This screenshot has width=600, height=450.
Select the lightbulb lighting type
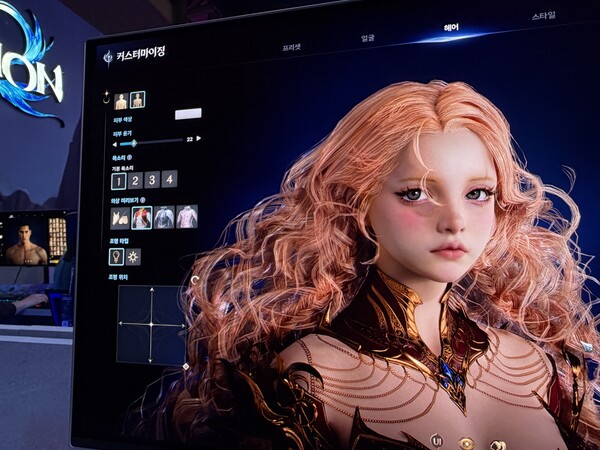(116, 257)
